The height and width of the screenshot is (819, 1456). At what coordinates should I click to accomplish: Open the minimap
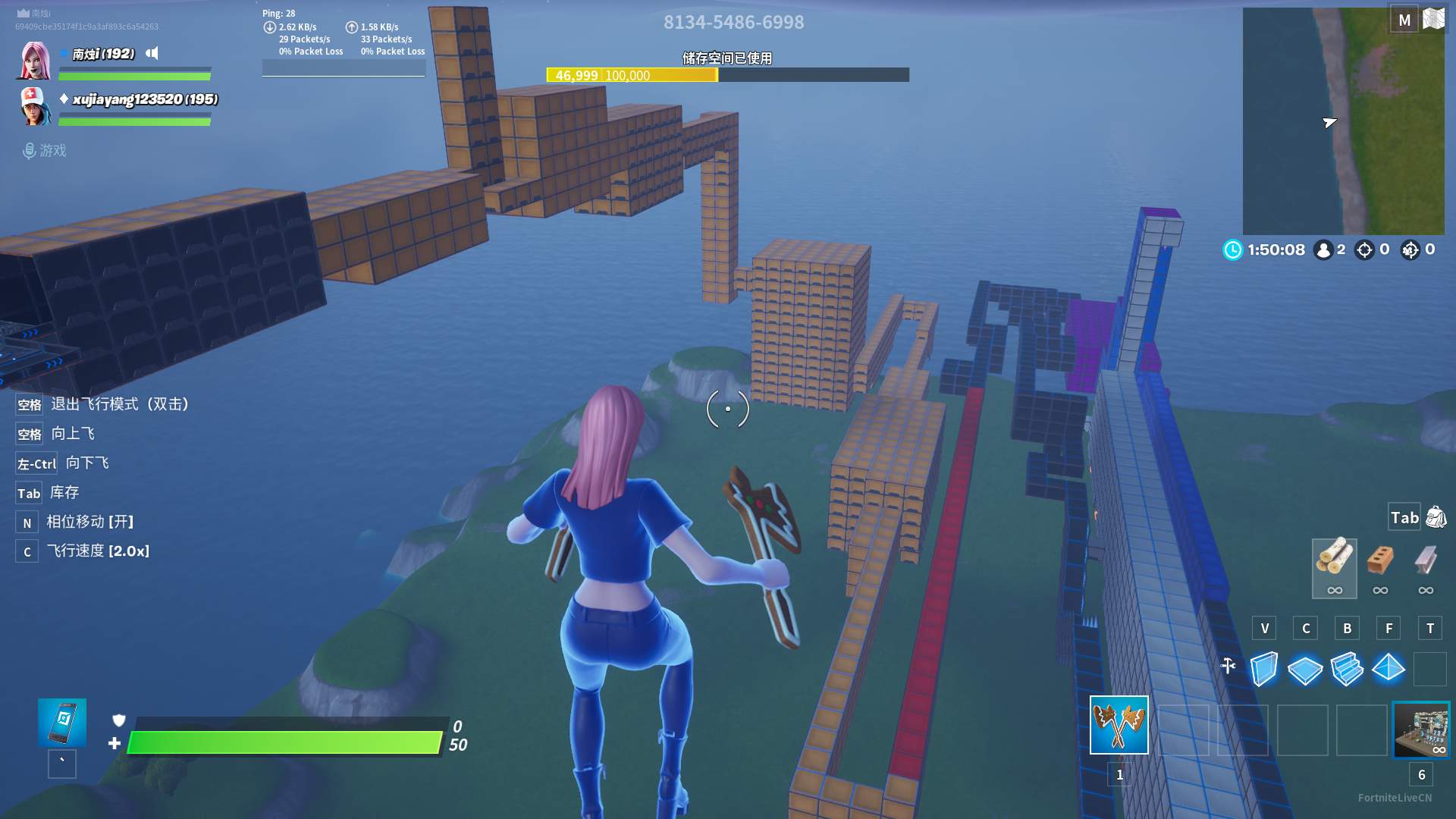[1343, 121]
